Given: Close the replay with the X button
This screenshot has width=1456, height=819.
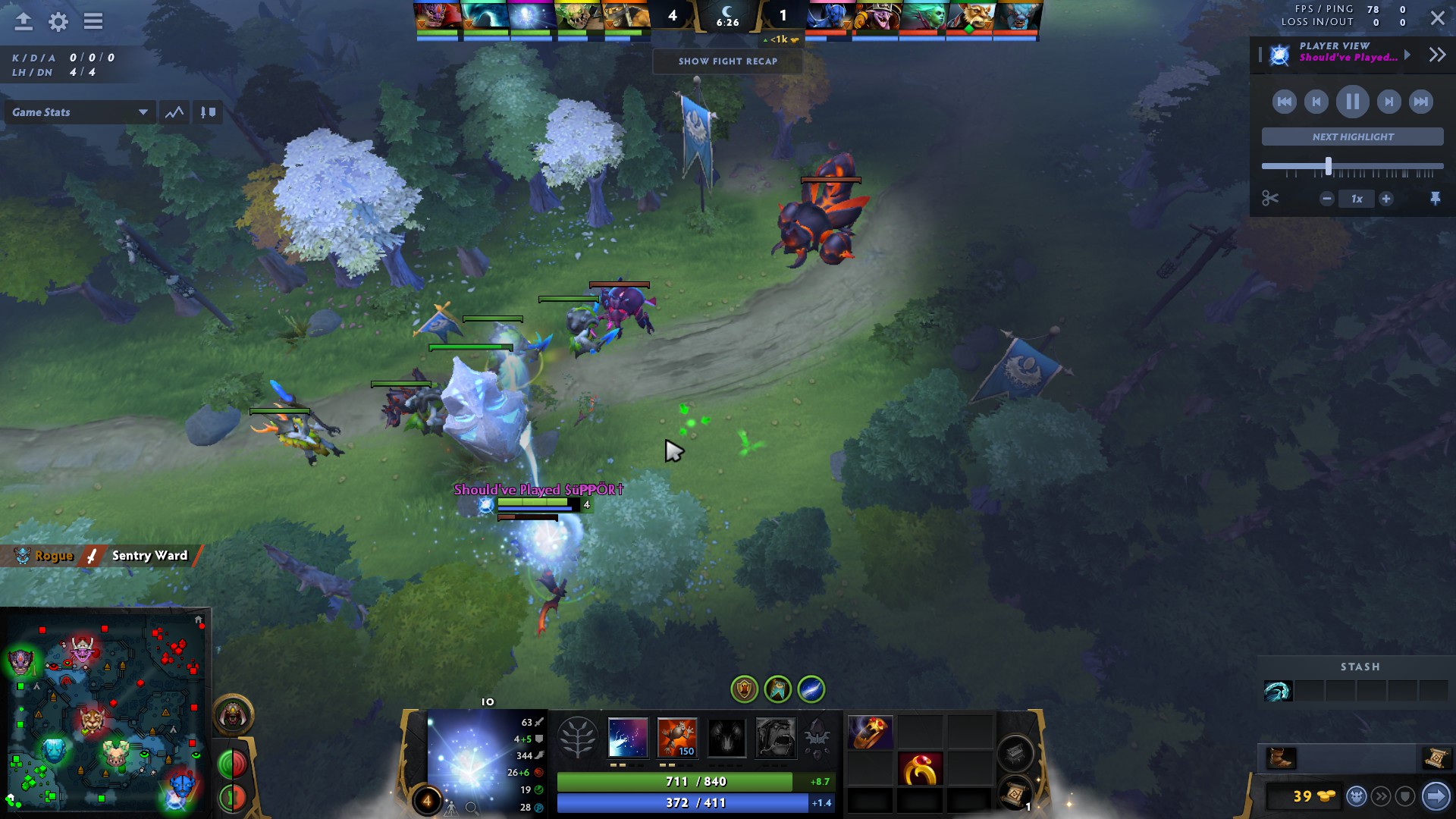Looking at the screenshot, I should (1437, 18).
